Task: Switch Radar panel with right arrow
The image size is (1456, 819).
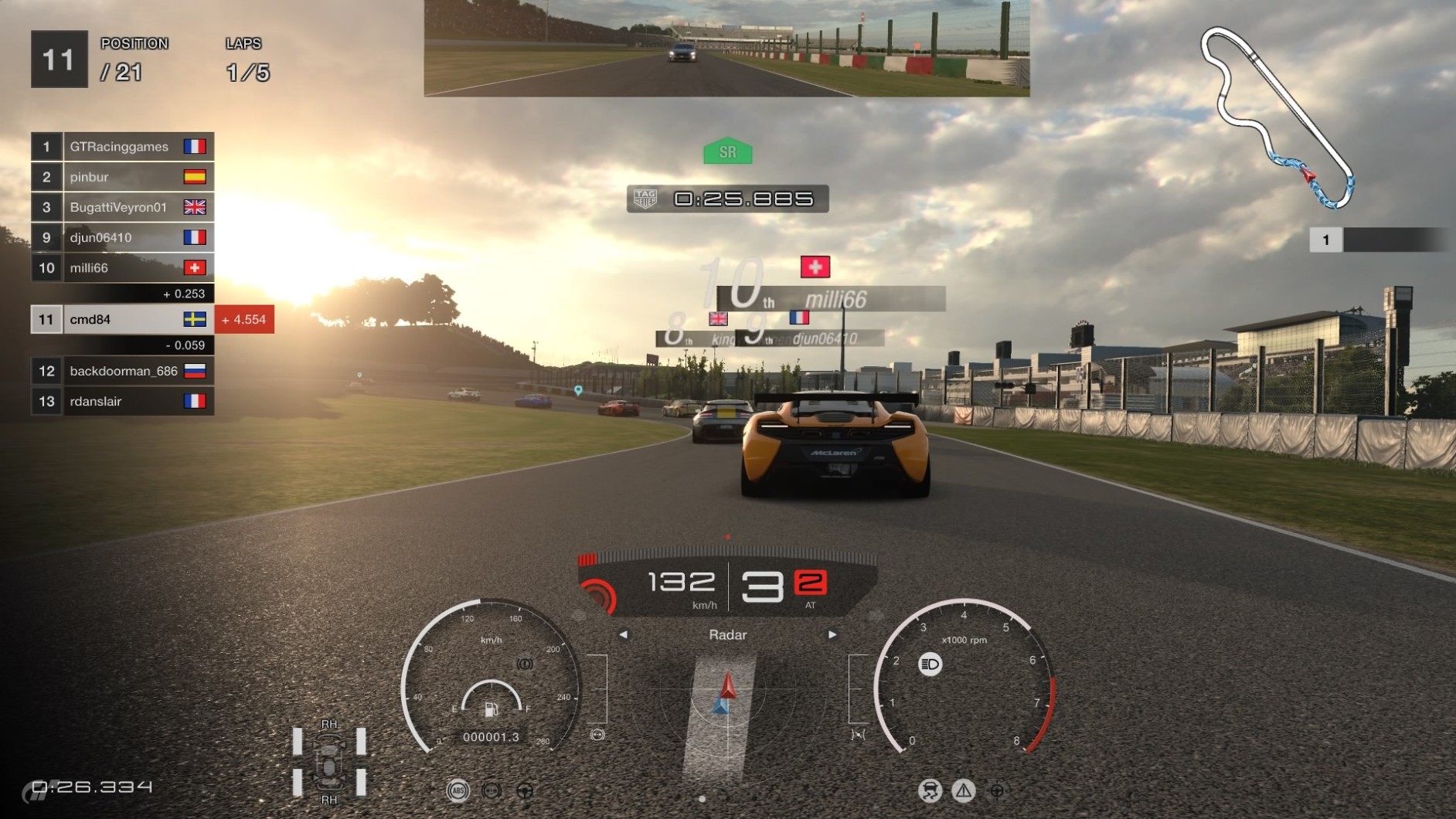Action: [832, 635]
